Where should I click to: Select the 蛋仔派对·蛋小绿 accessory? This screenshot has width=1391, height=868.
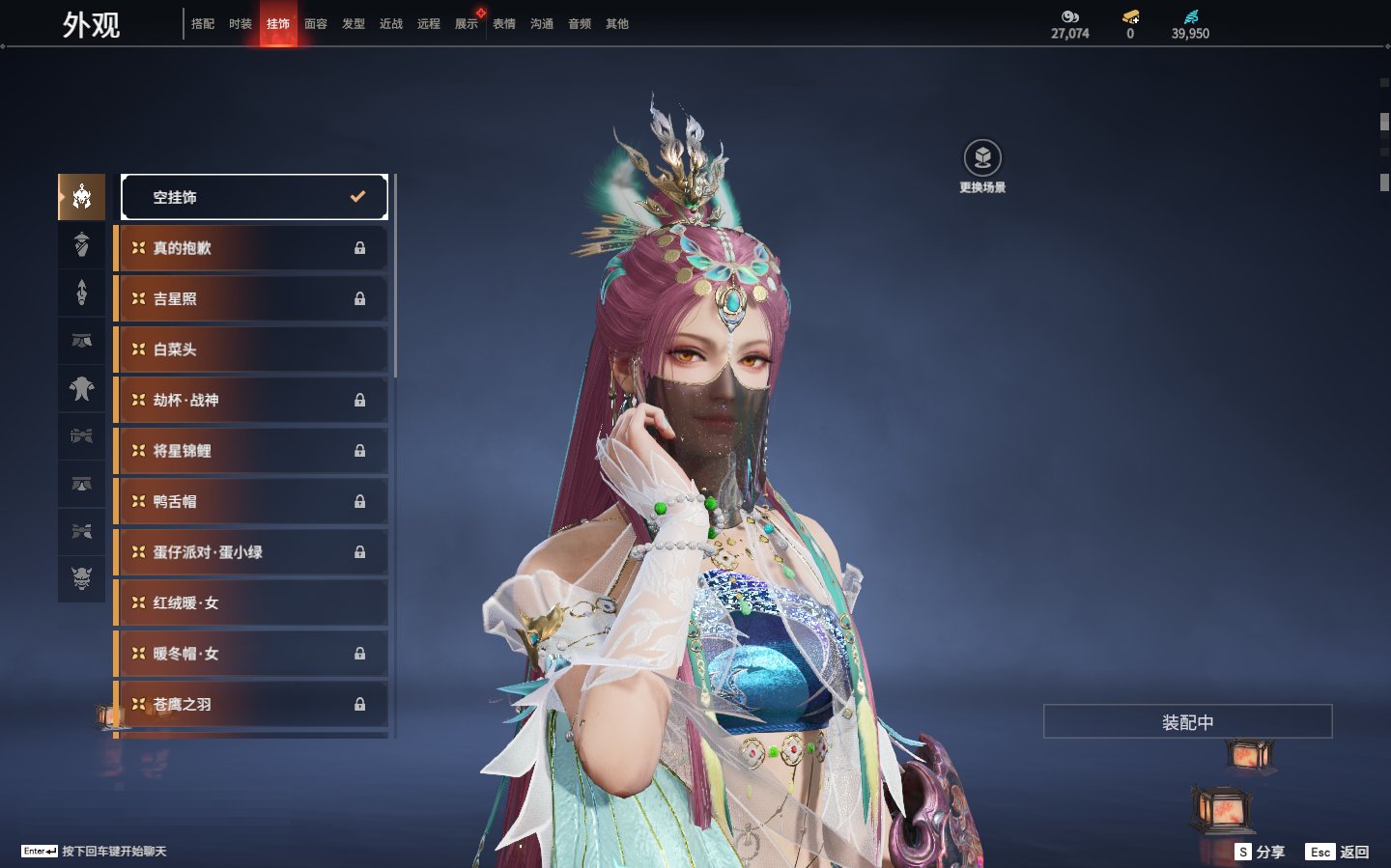[x=252, y=552]
